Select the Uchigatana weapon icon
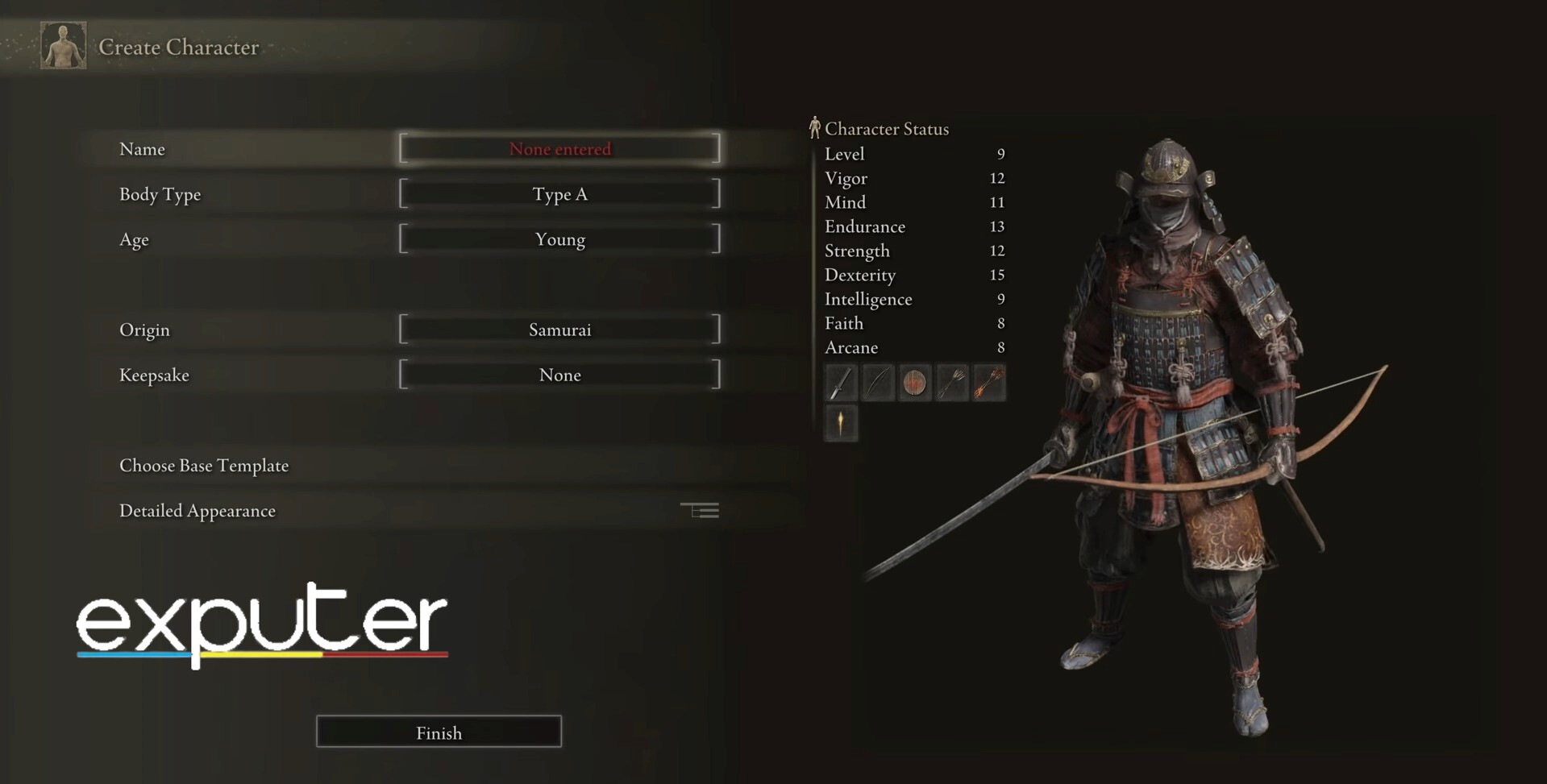 point(841,383)
